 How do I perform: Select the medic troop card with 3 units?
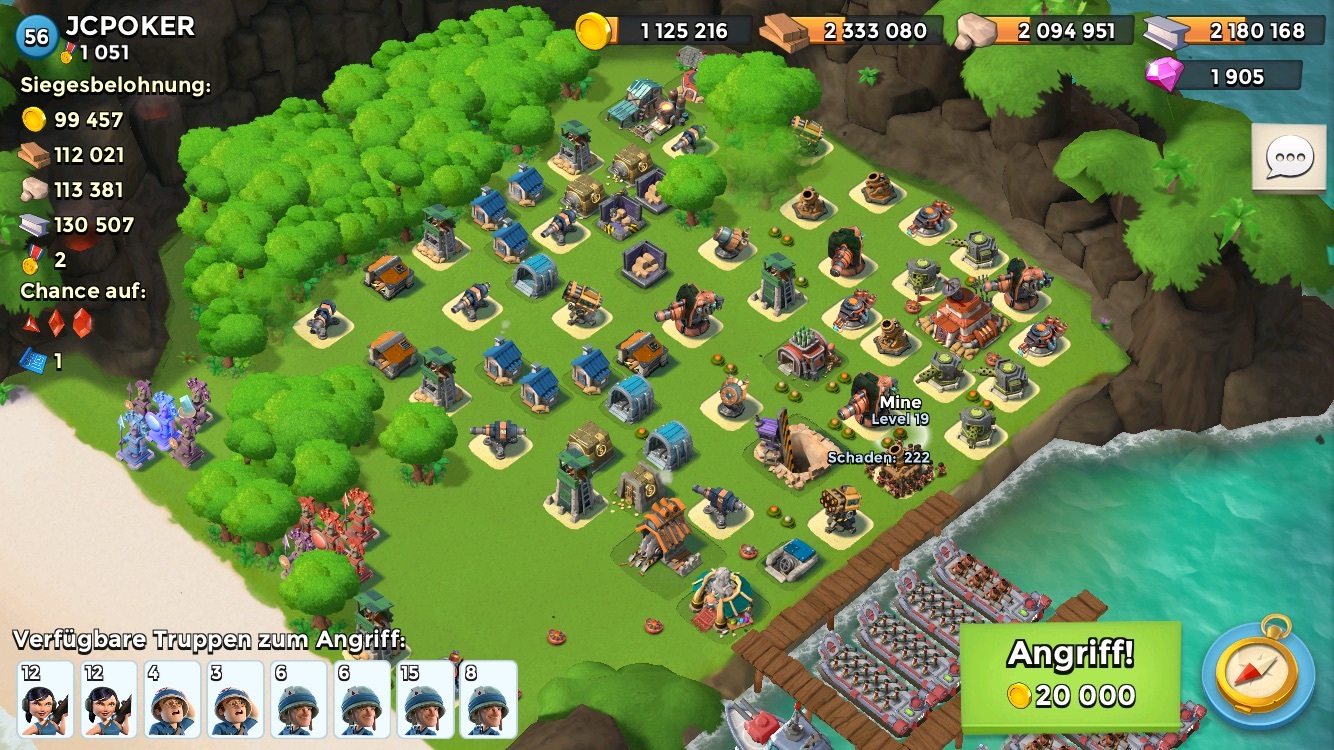tap(235, 698)
